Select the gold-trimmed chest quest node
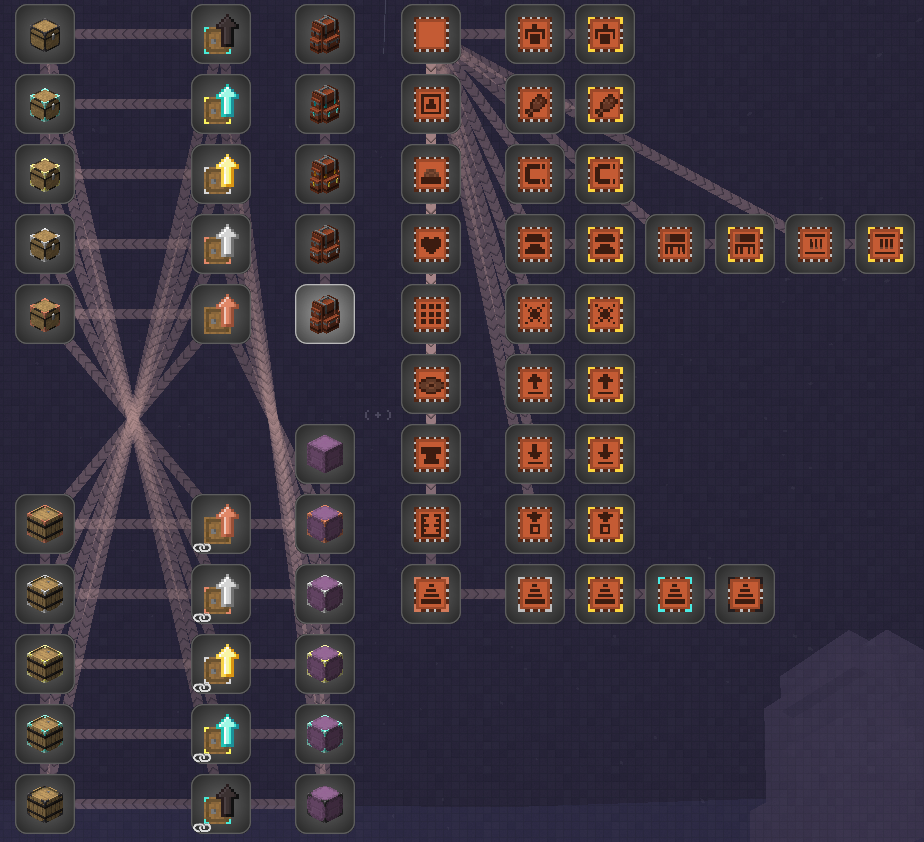The image size is (924, 842). [45, 174]
